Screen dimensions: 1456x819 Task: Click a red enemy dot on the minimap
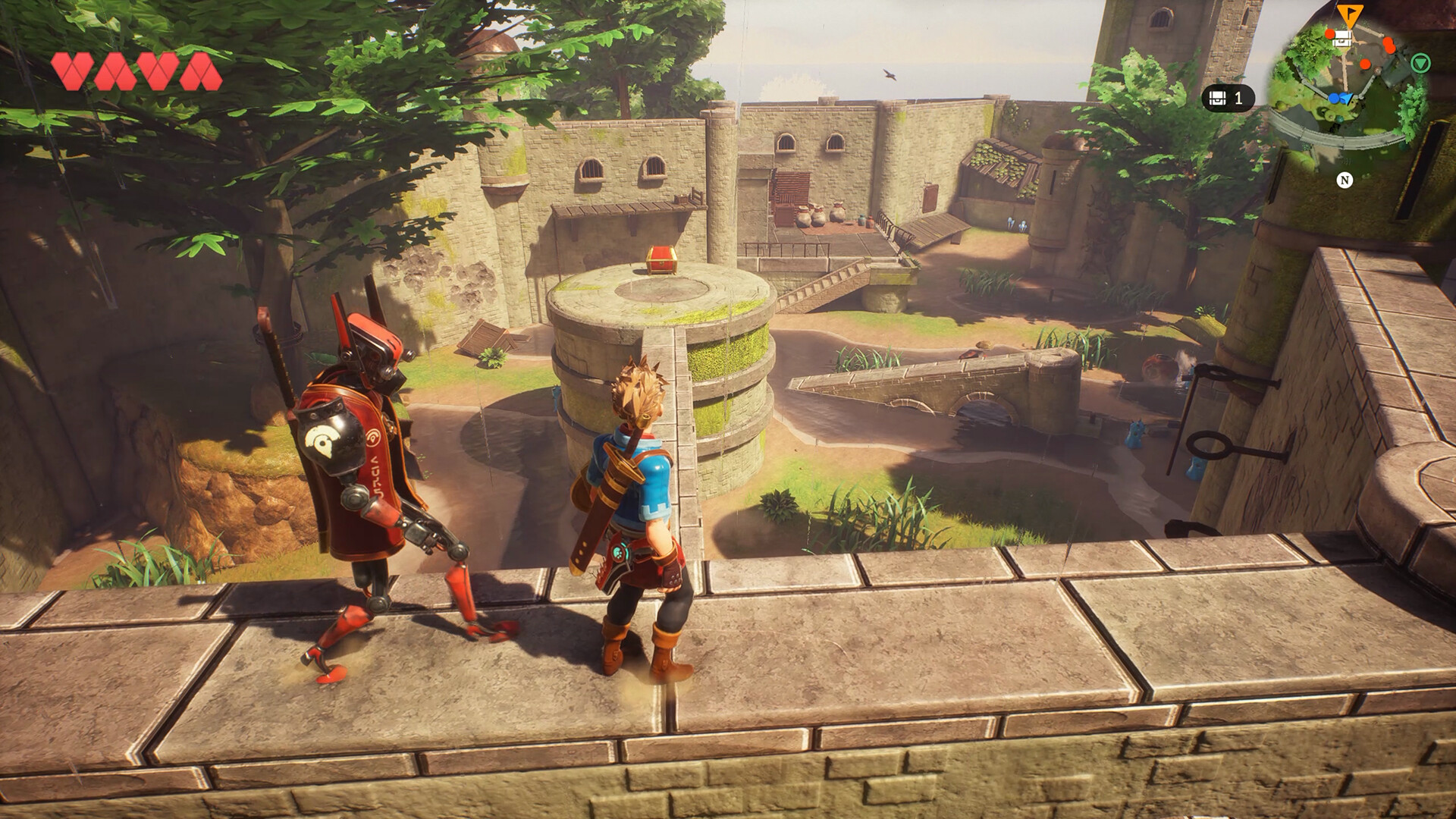click(1365, 64)
